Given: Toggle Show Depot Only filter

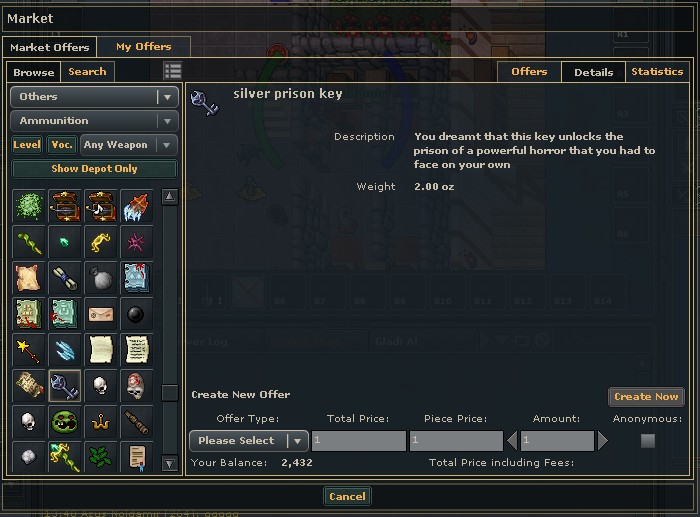Looking at the screenshot, I should tap(94, 169).
